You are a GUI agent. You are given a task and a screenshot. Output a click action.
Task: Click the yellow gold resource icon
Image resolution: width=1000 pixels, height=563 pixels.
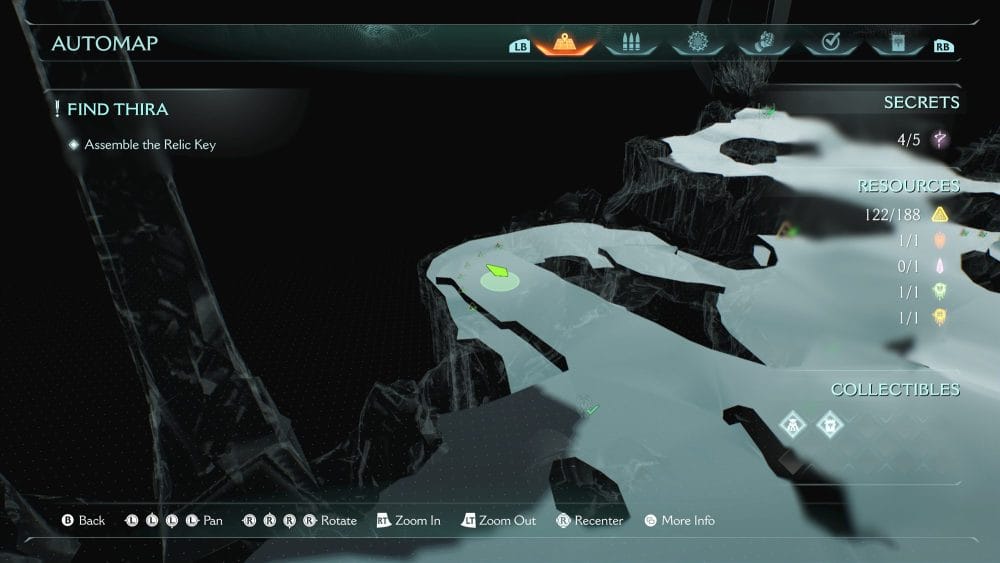tap(939, 214)
